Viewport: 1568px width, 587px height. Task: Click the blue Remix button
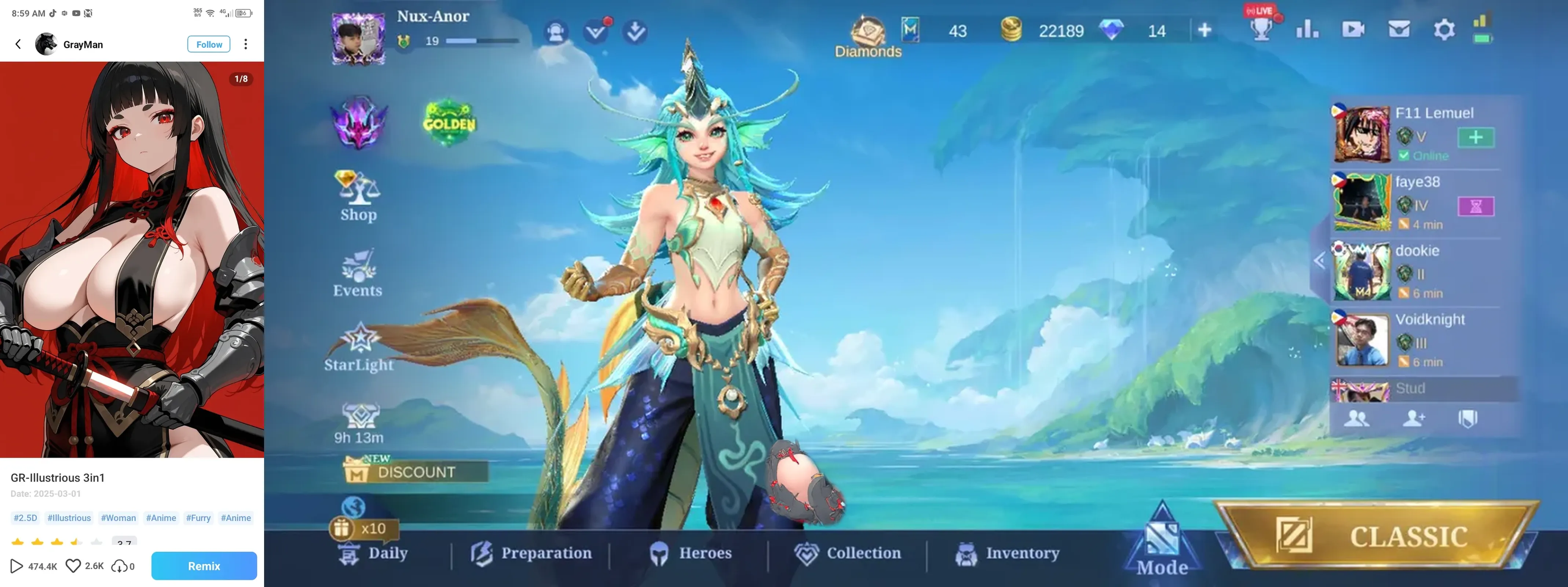[204, 566]
